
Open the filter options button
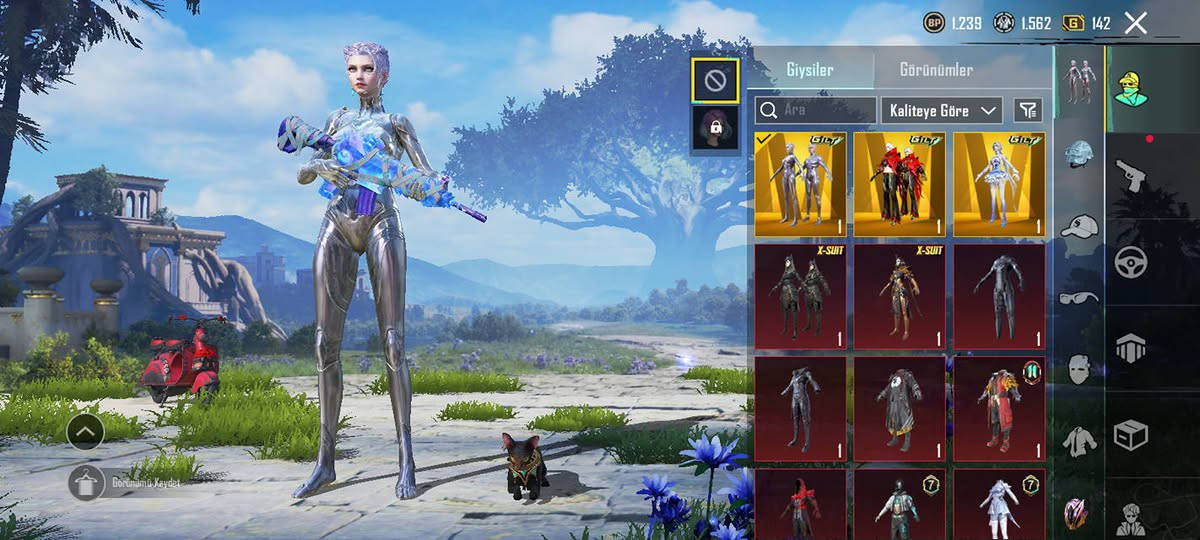pos(1027,110)
